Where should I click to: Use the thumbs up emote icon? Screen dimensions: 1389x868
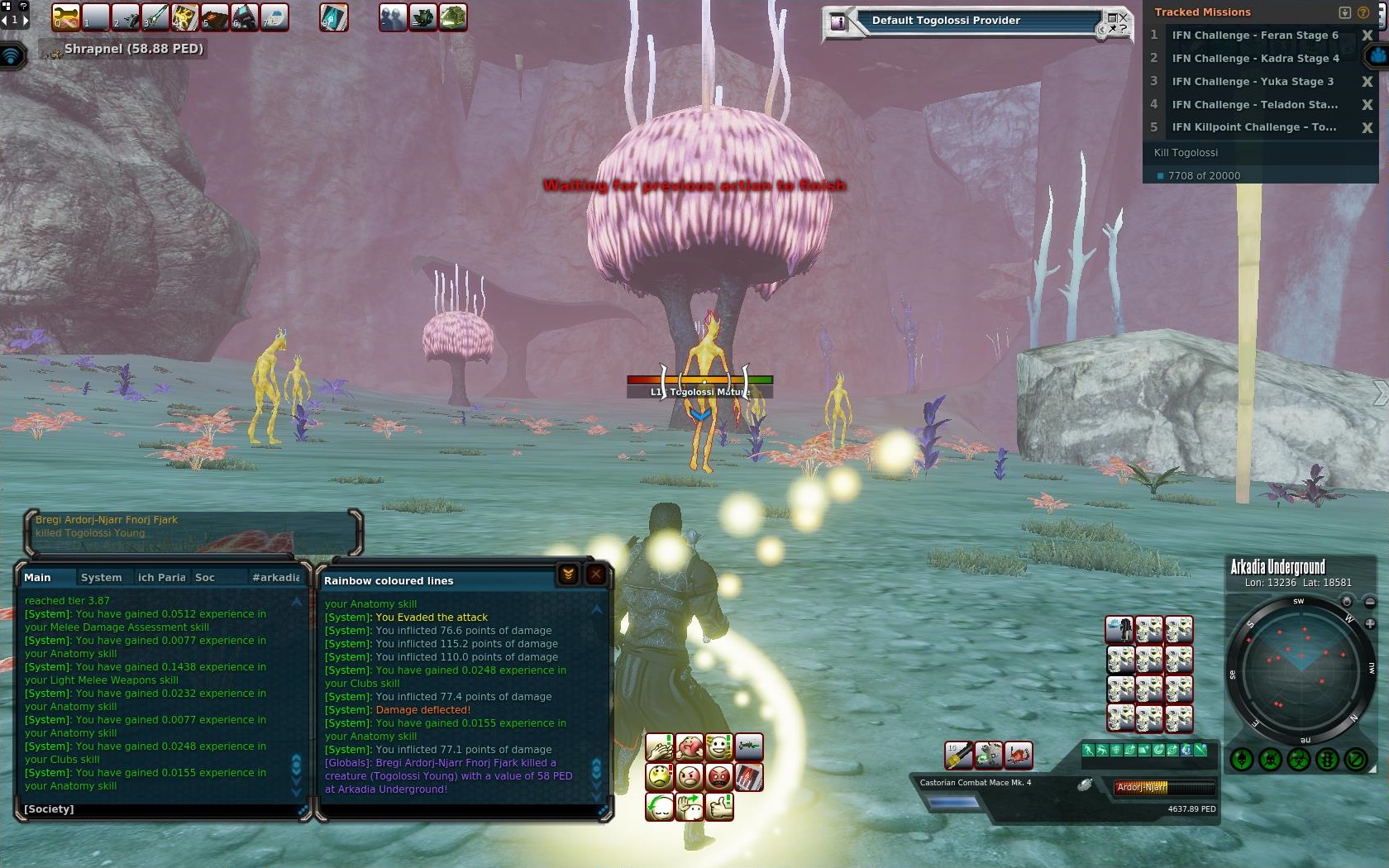[719, 806]
